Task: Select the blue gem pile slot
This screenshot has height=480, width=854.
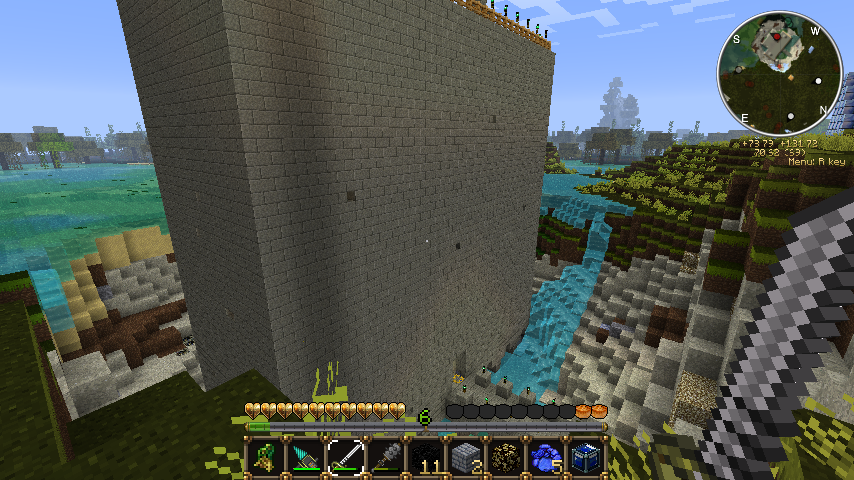Action: [546, 456]
